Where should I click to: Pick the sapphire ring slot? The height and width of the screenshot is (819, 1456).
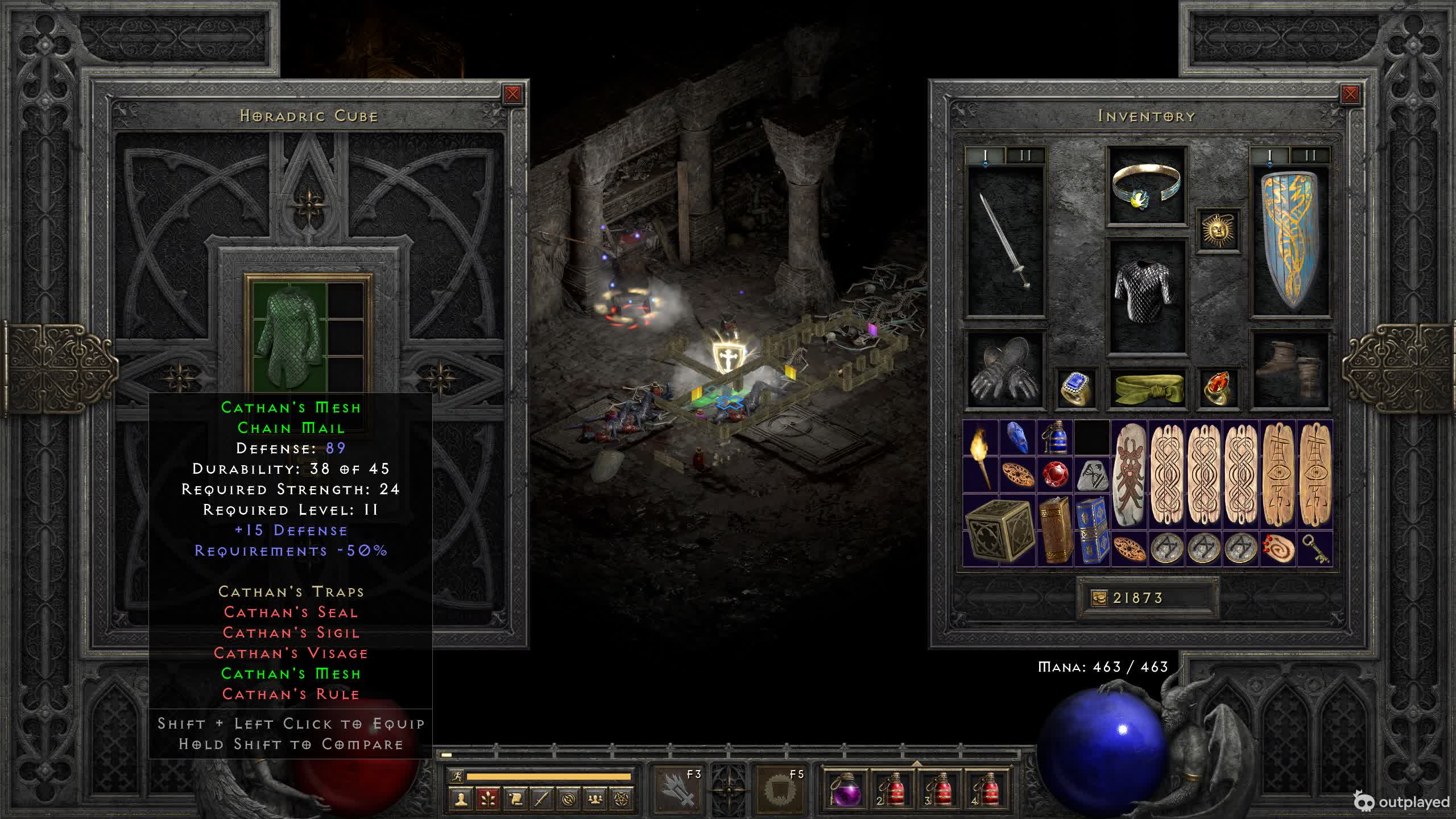point(1076,388)
